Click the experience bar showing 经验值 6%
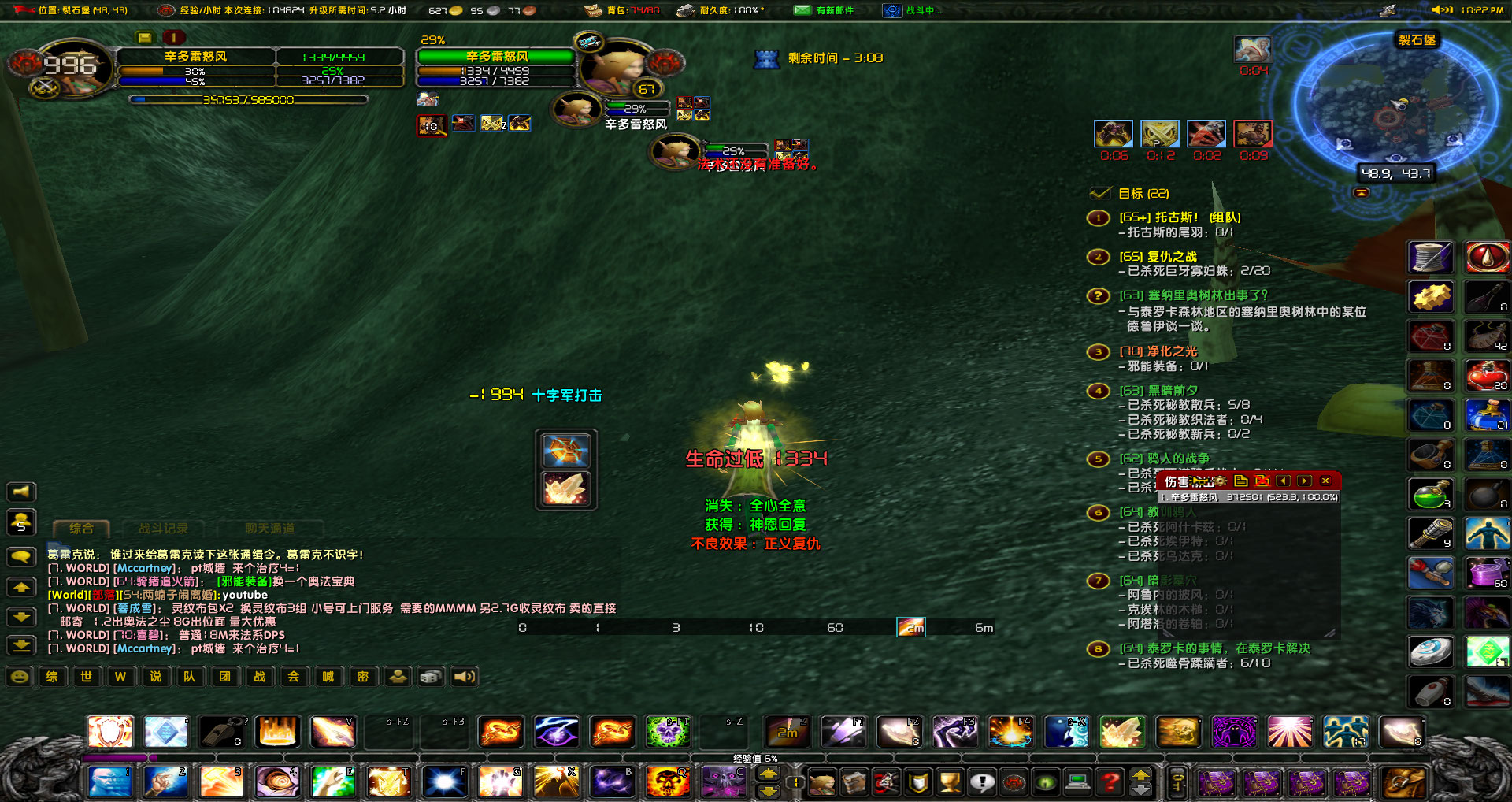The image size is (1512, 802). click(x=754, y=758)
